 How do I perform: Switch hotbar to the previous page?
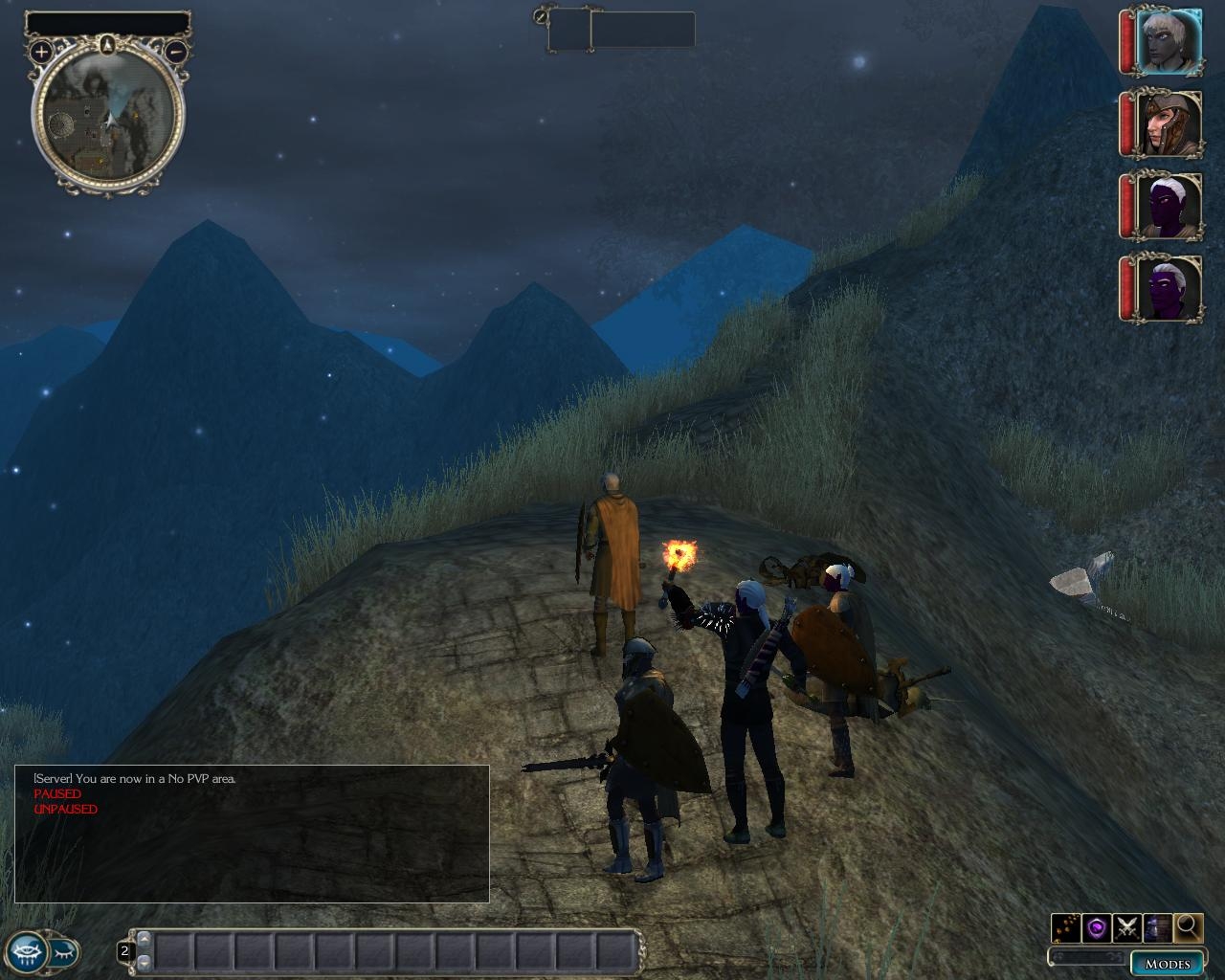145,940
